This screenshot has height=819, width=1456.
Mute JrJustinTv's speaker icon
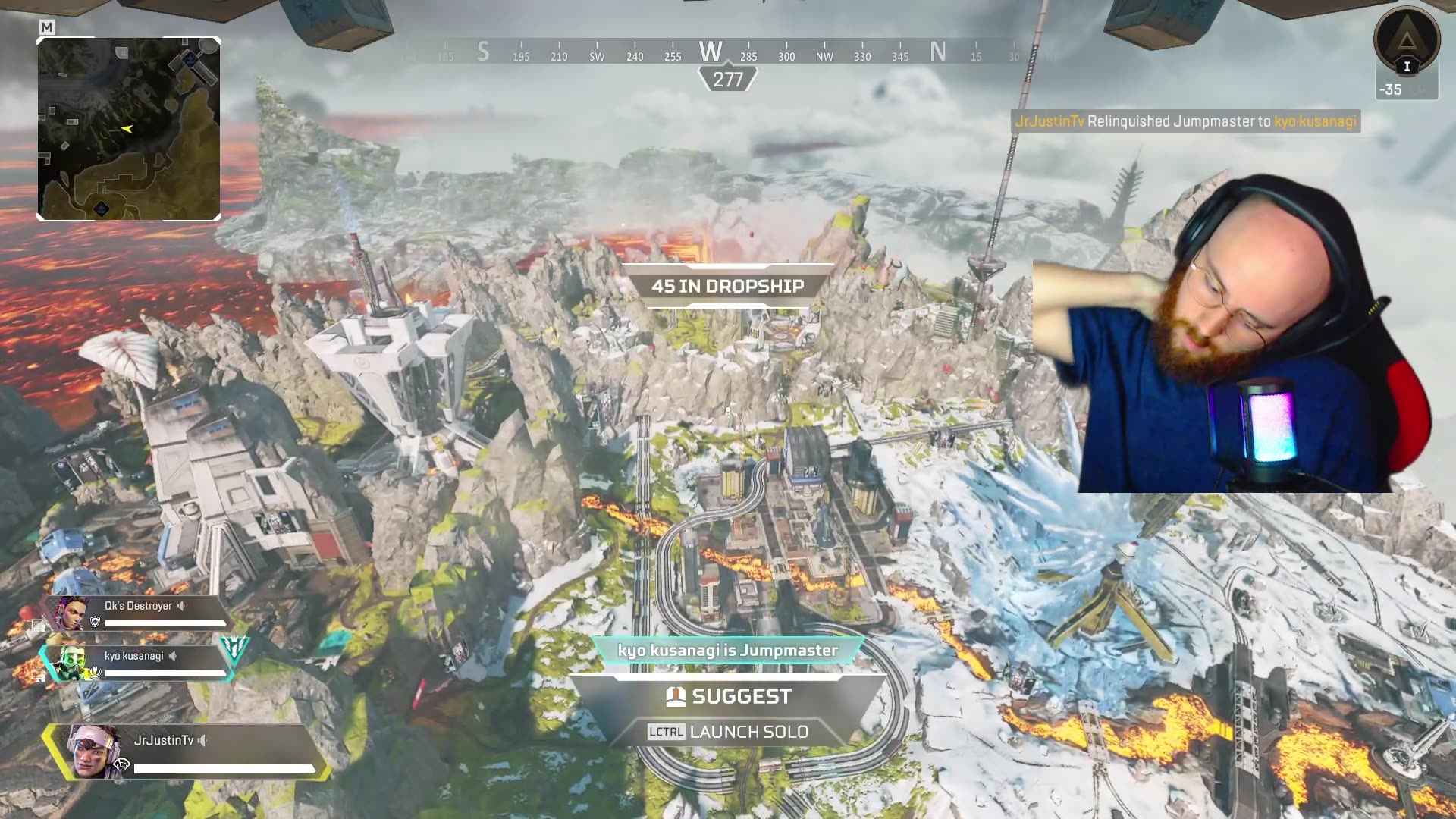point(202,742)
